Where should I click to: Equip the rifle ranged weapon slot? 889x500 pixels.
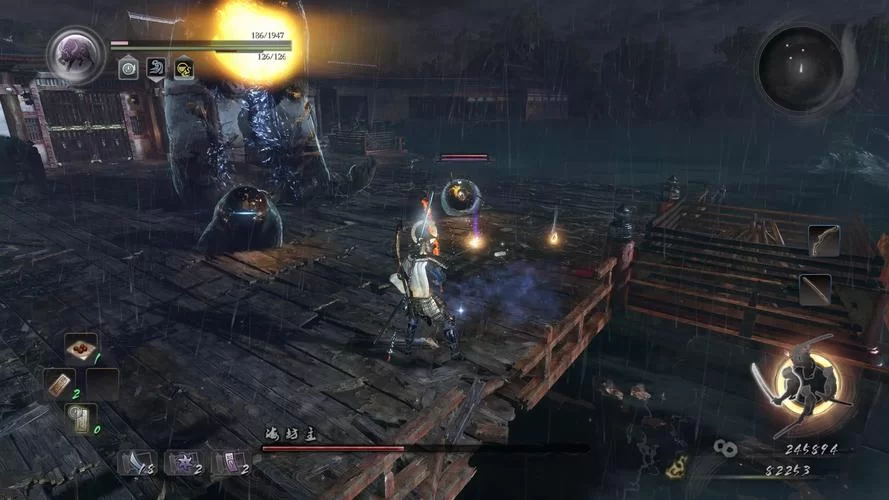[815, 288]
